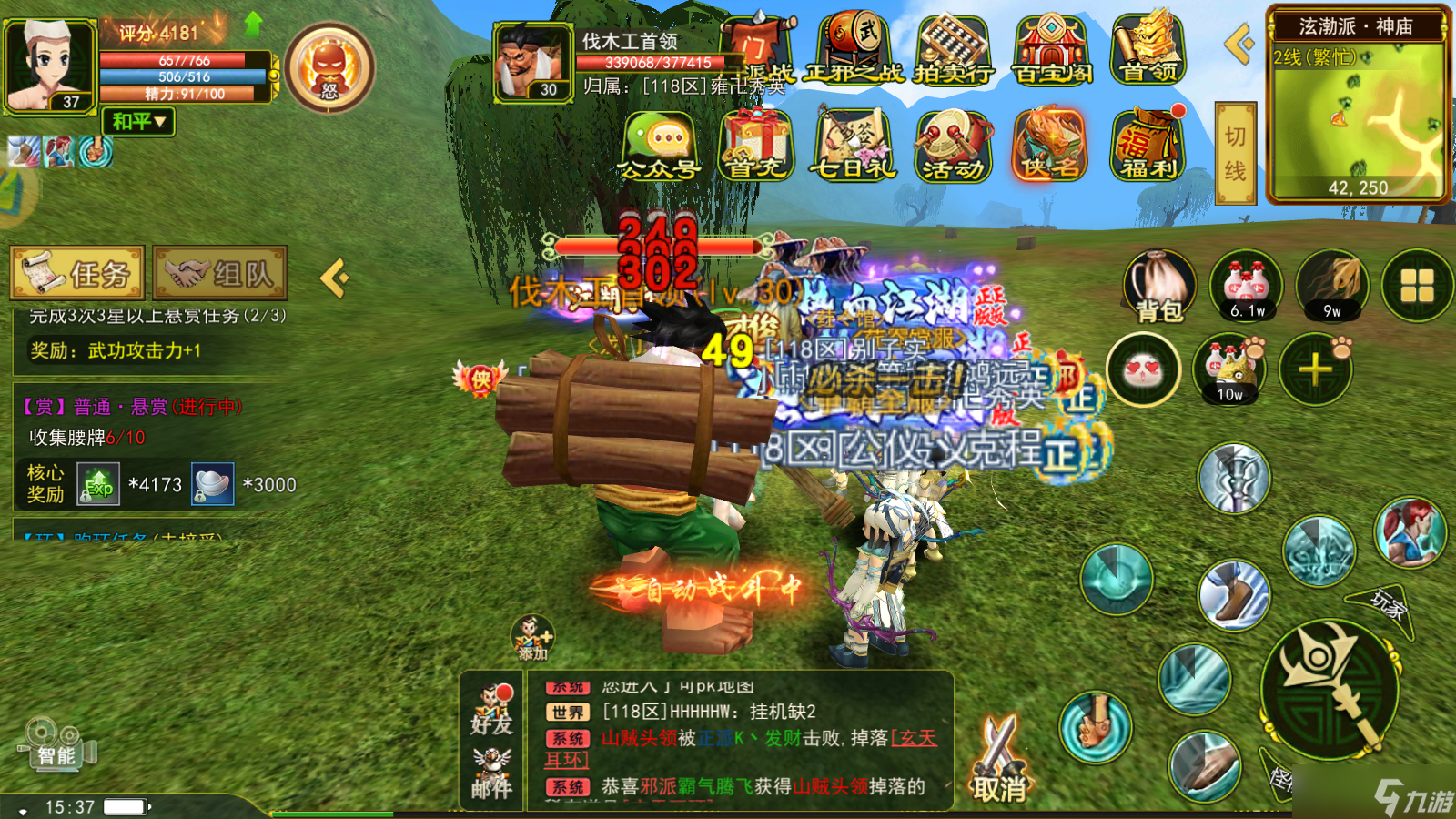The image size is (1456, 819).
Task: Switch to the 组队 team tab
Action: pos(220,272)
